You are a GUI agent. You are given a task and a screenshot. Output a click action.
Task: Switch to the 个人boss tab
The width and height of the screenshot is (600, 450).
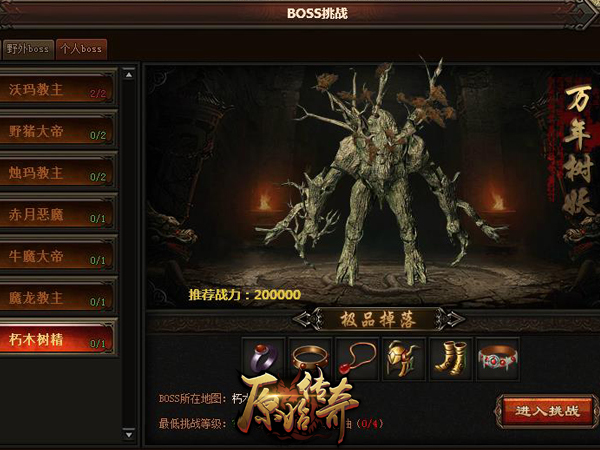[x=81, y=48]
